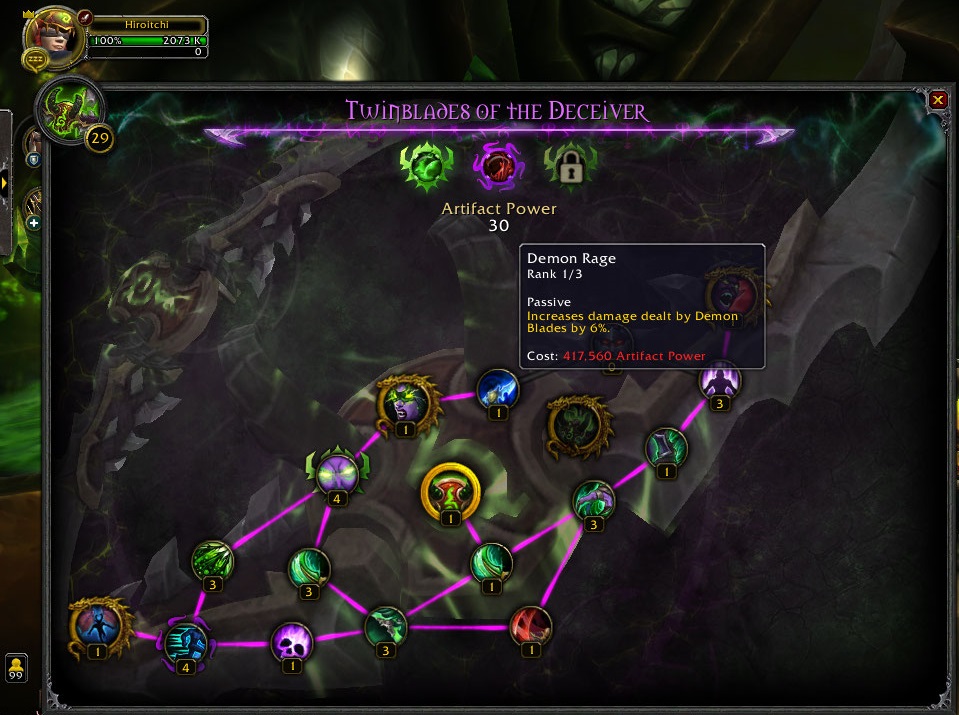Select the red slash trait
The width and height of the screenshot is (959, 715).
coord(530,625)
